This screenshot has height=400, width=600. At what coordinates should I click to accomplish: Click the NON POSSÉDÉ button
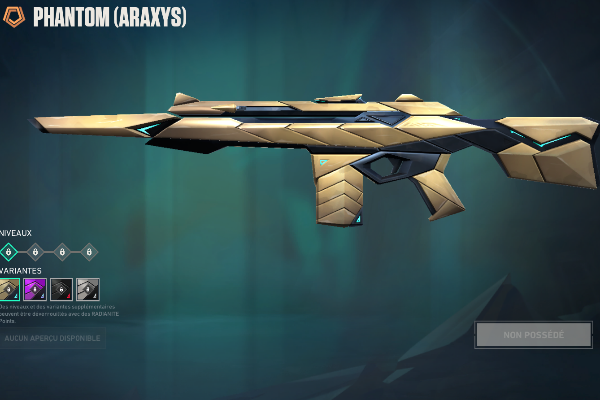point(533,335)
